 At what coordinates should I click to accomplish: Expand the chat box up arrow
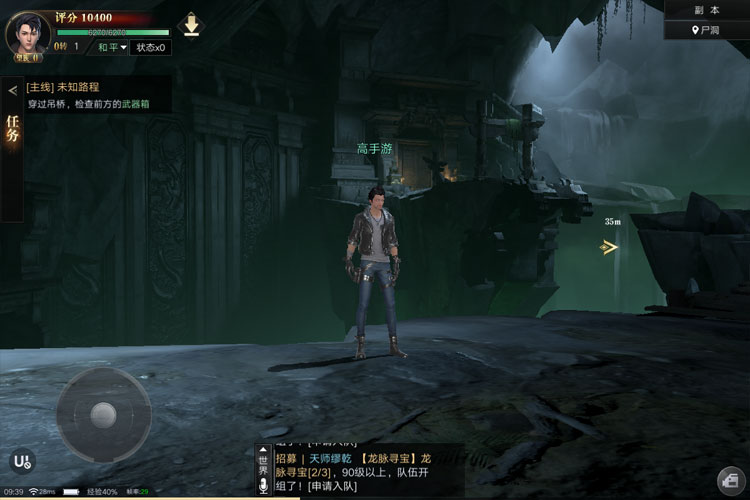pyautogui.click(x=264, y=451)
